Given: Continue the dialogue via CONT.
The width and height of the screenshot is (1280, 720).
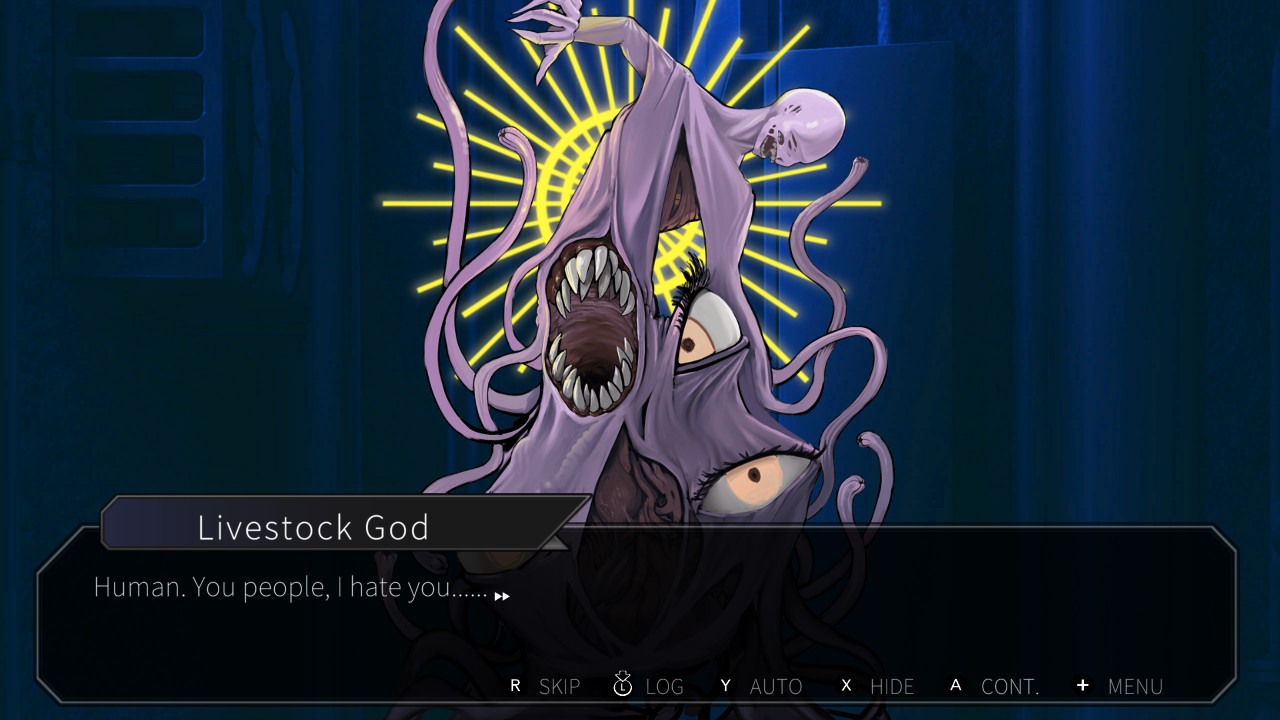Looking at the screenshot, I should [996, 686].
